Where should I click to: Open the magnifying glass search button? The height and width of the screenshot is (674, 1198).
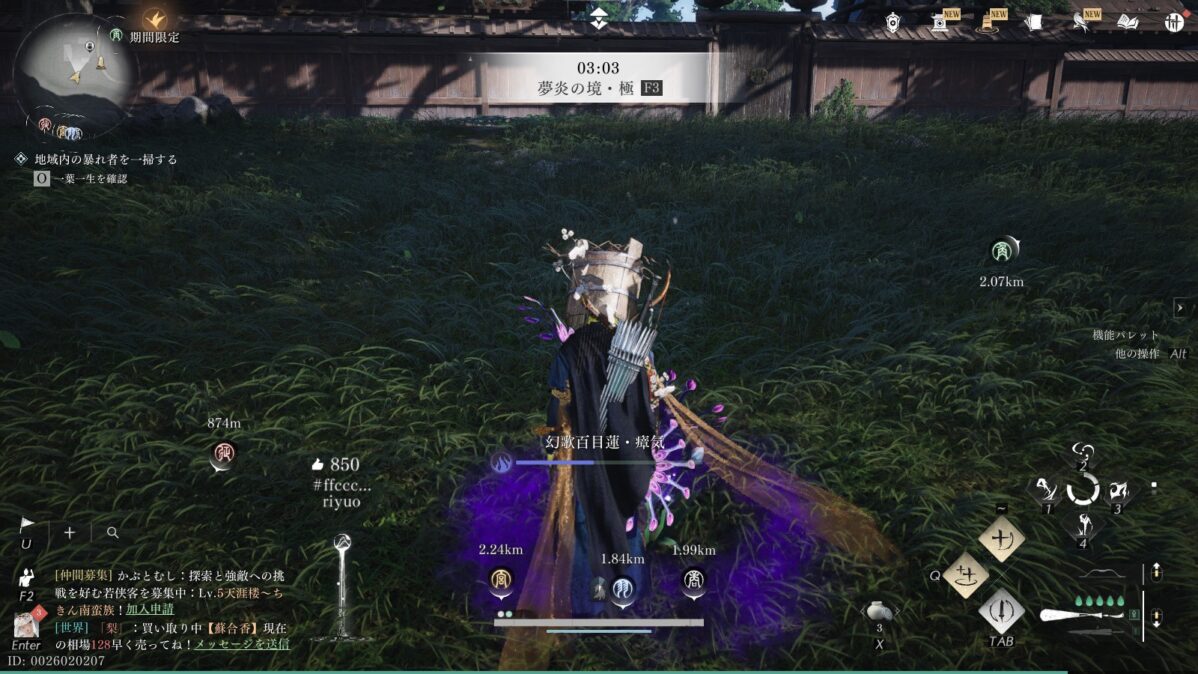[112, 533]
